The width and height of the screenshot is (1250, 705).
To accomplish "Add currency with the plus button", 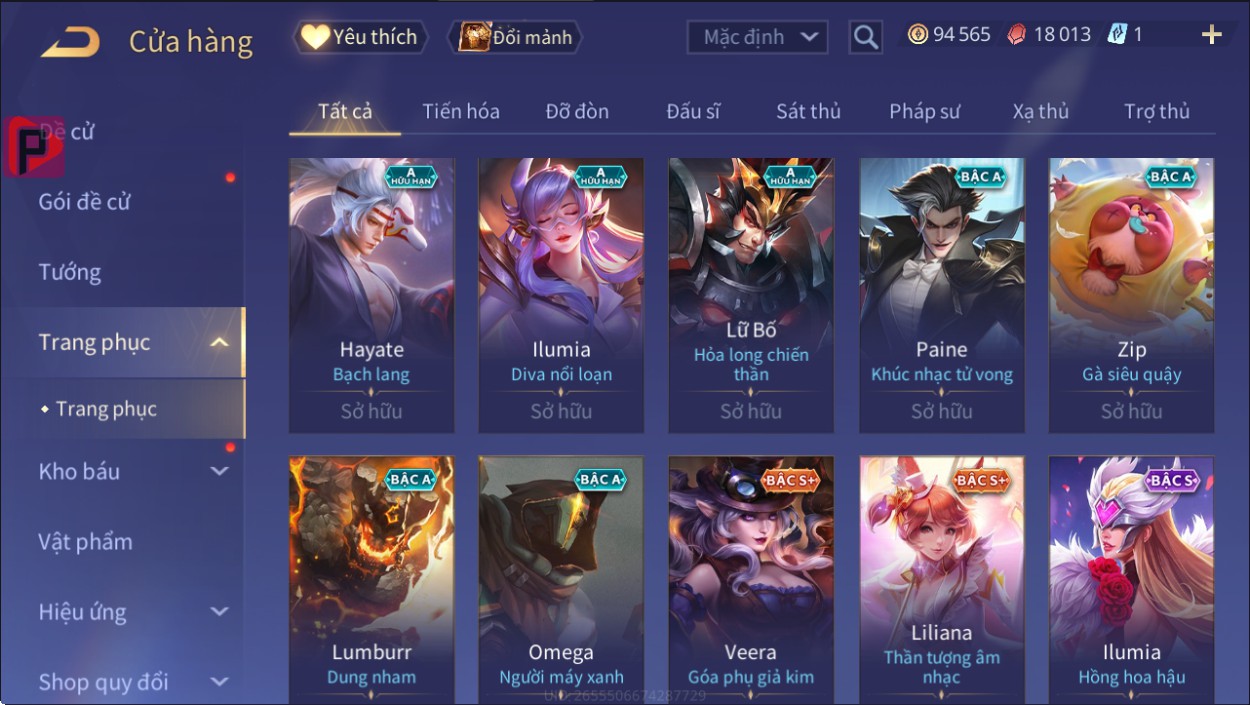I will point(1211,35).
